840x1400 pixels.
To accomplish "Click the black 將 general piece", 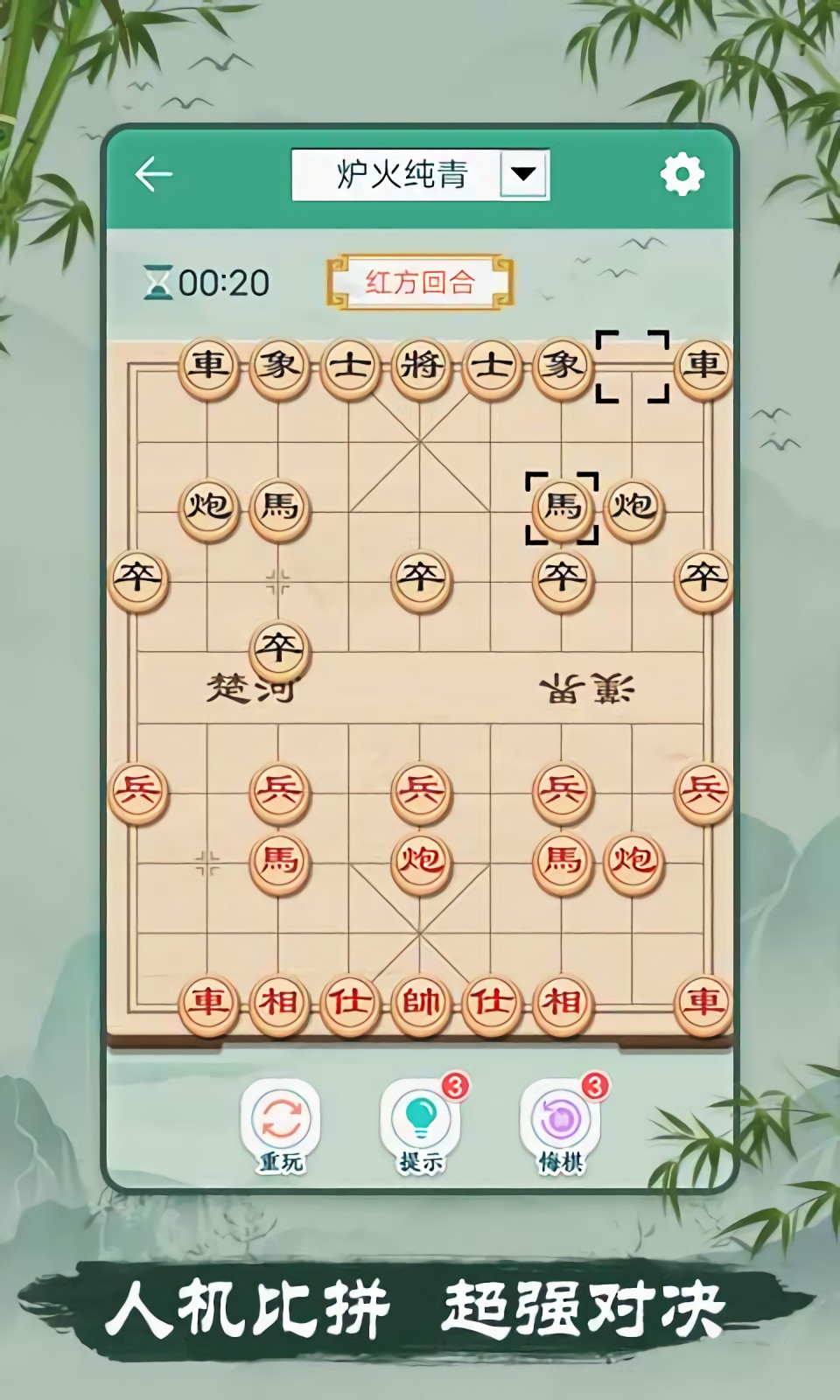I will 421,365.
